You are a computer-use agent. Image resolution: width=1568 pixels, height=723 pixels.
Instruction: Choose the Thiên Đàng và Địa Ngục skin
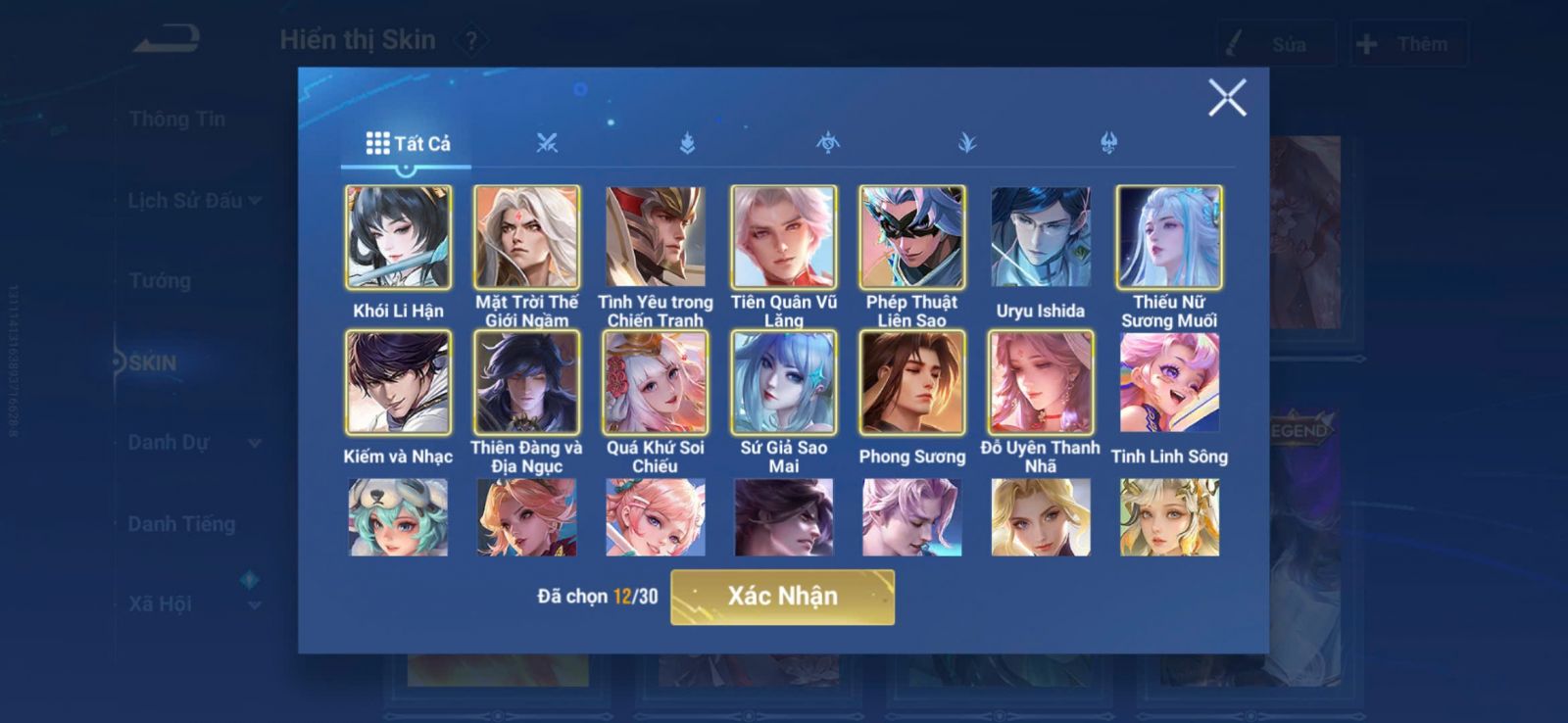click(x=526, y=382)
